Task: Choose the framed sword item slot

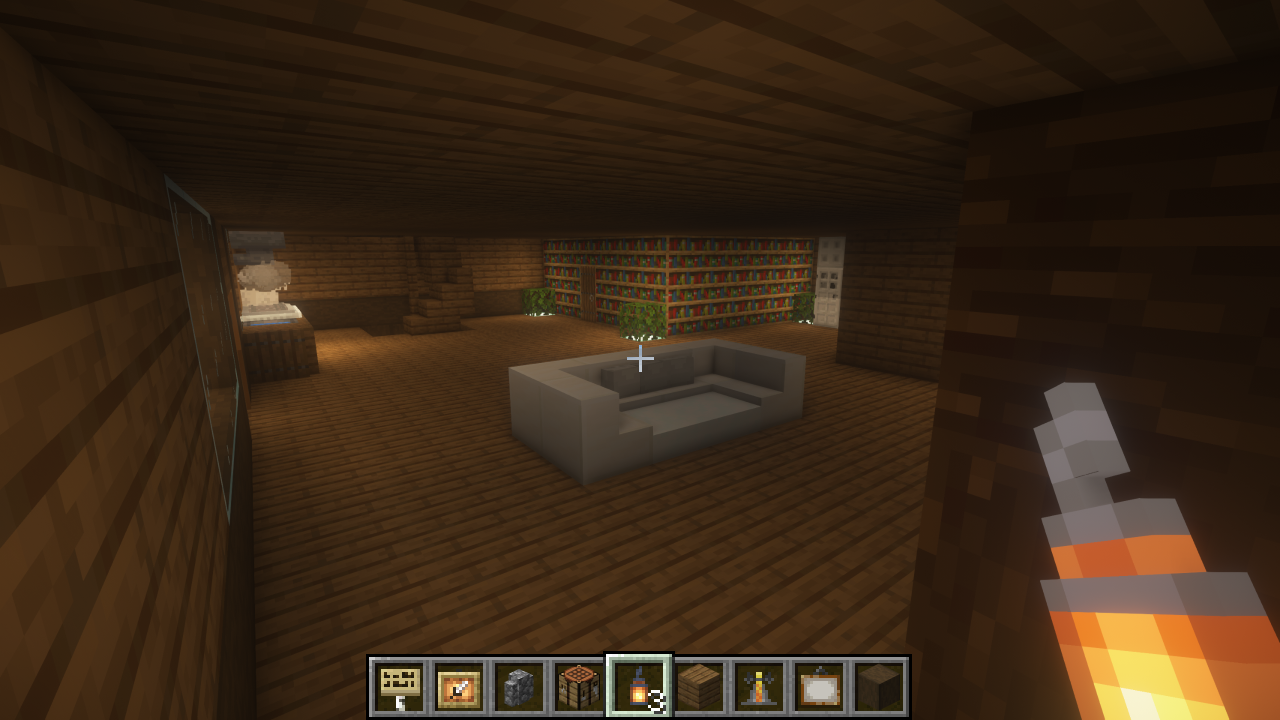Action: [460, 687]
